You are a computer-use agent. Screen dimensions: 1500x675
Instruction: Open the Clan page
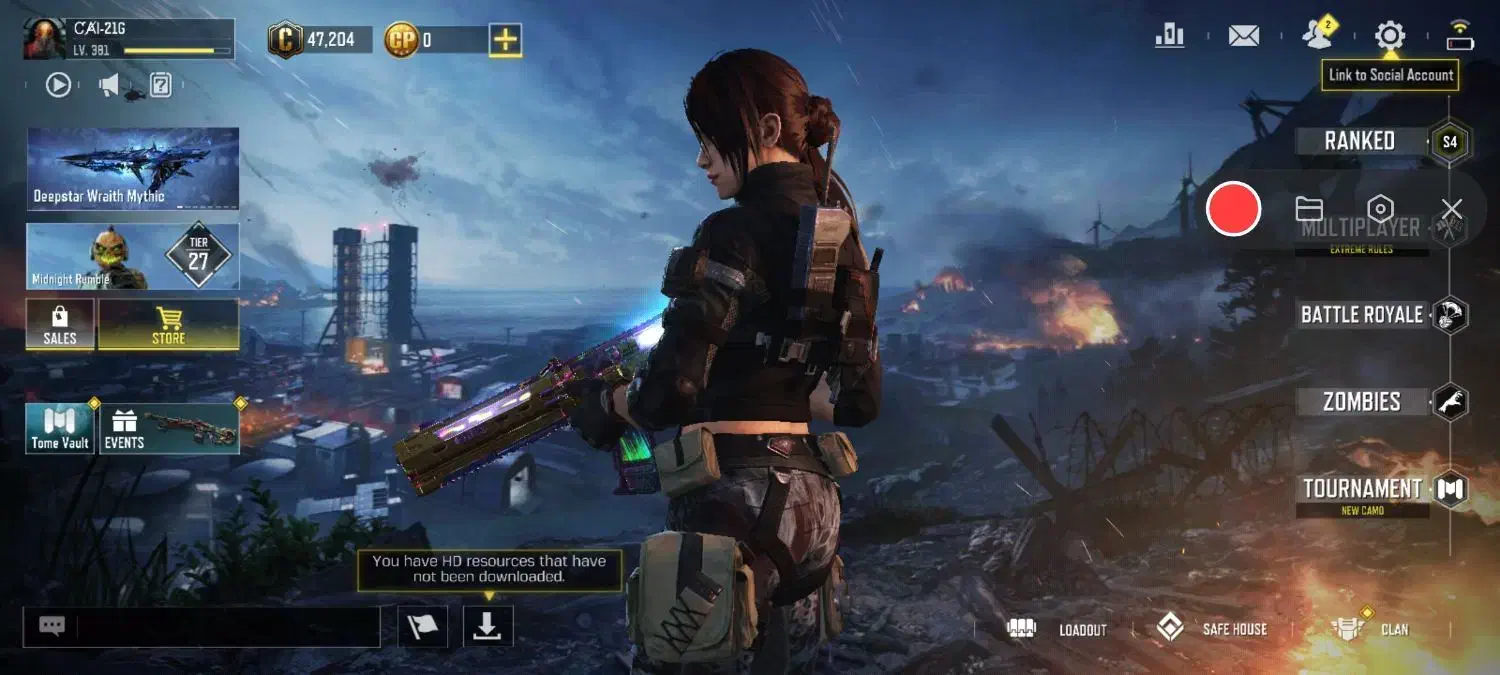coord(1370,629)
